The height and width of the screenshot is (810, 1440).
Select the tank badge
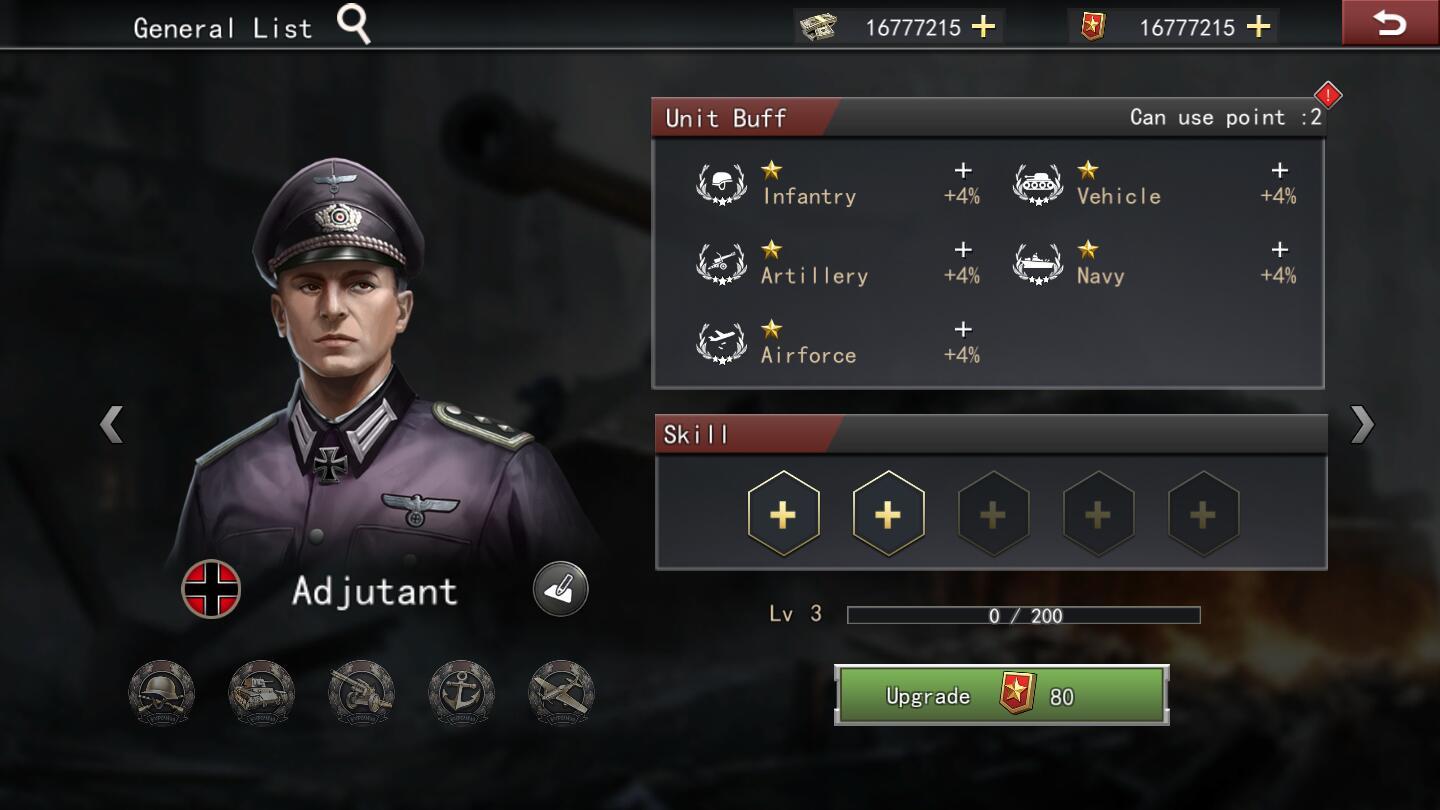[261, 692]
